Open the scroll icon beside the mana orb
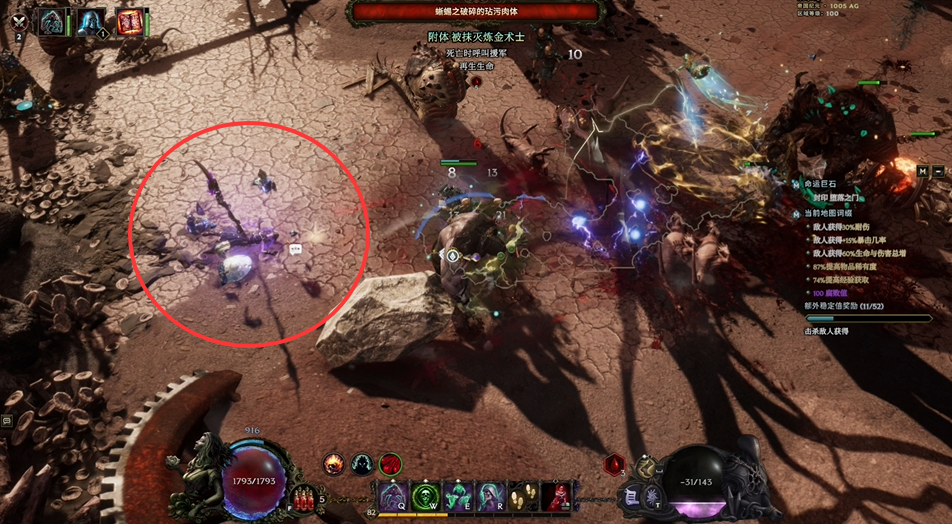Viewport: 952px width, 524px height. (x=632, y=496)
